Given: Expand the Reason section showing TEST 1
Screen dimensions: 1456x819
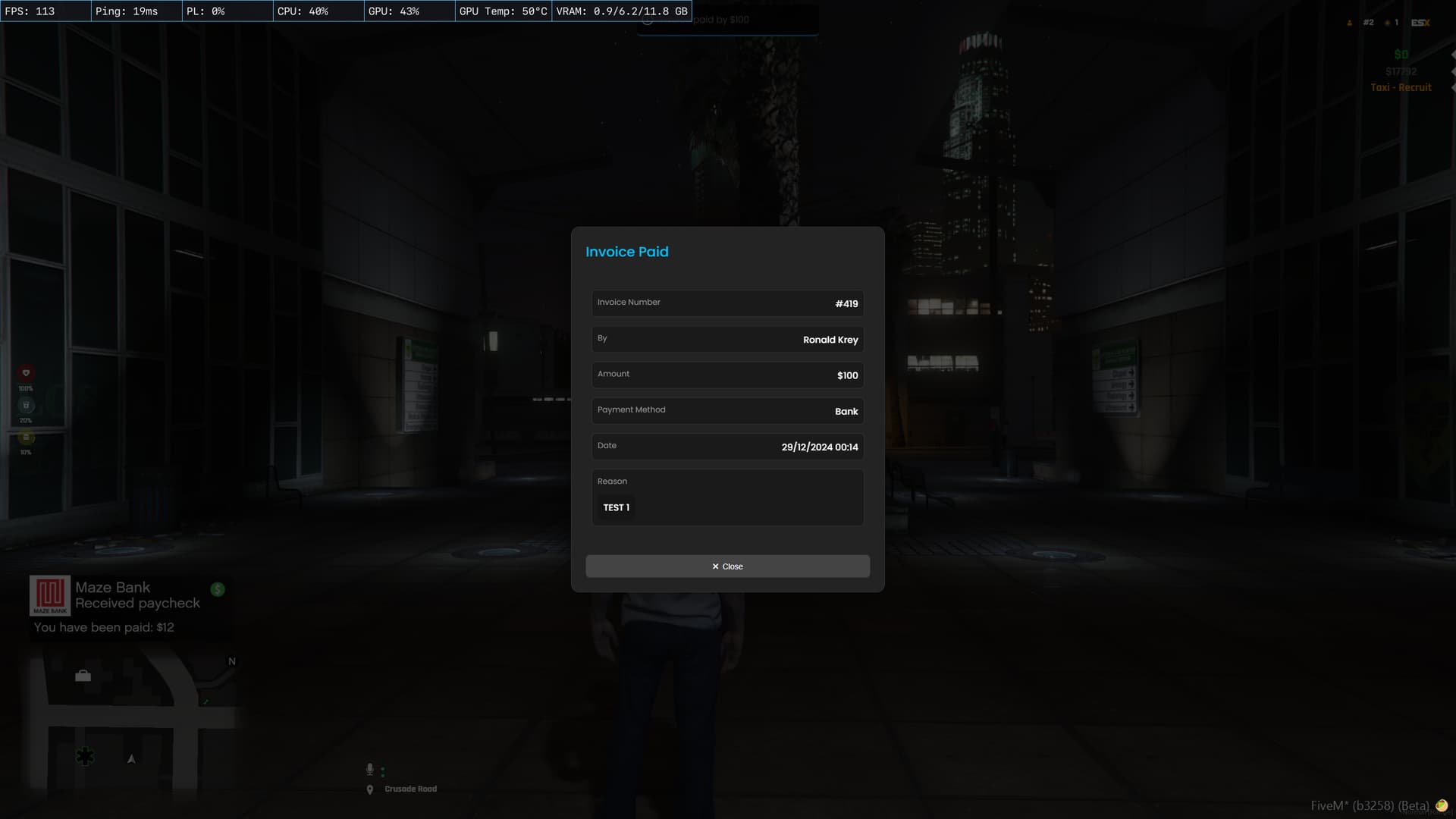Looking at the screenshot, I should [726, 497].
